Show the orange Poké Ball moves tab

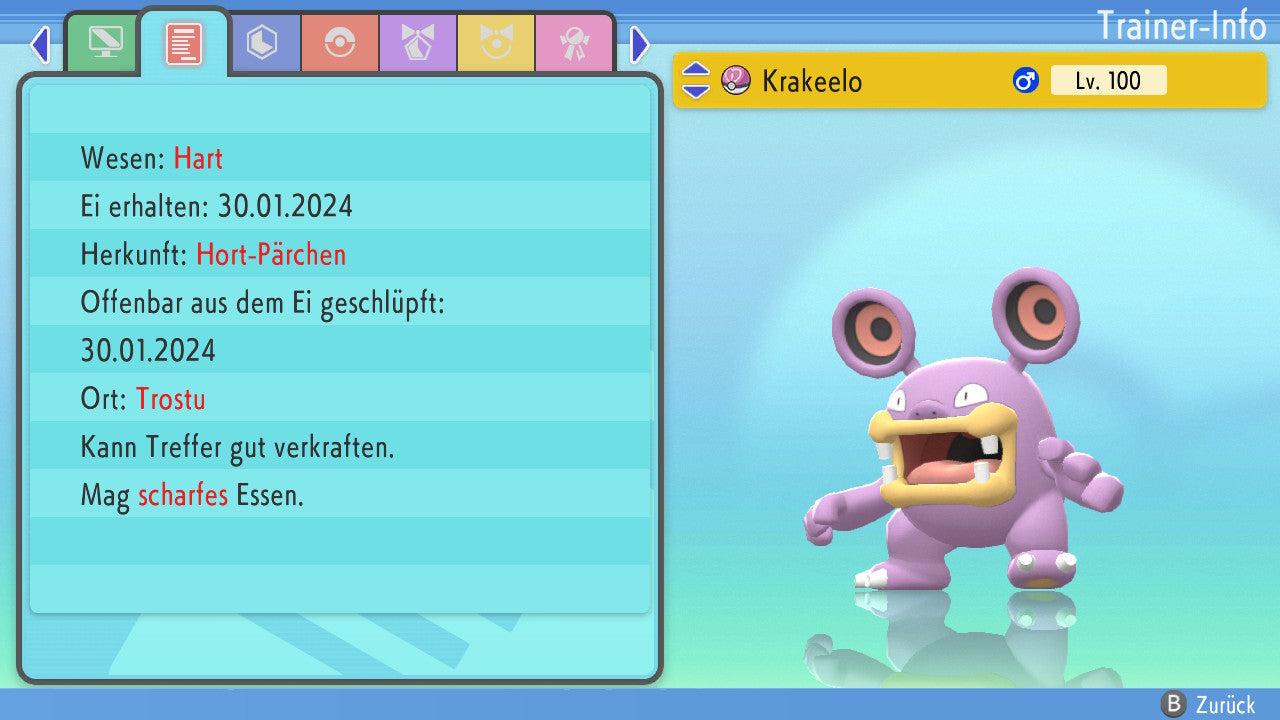[x=340, y=43]
